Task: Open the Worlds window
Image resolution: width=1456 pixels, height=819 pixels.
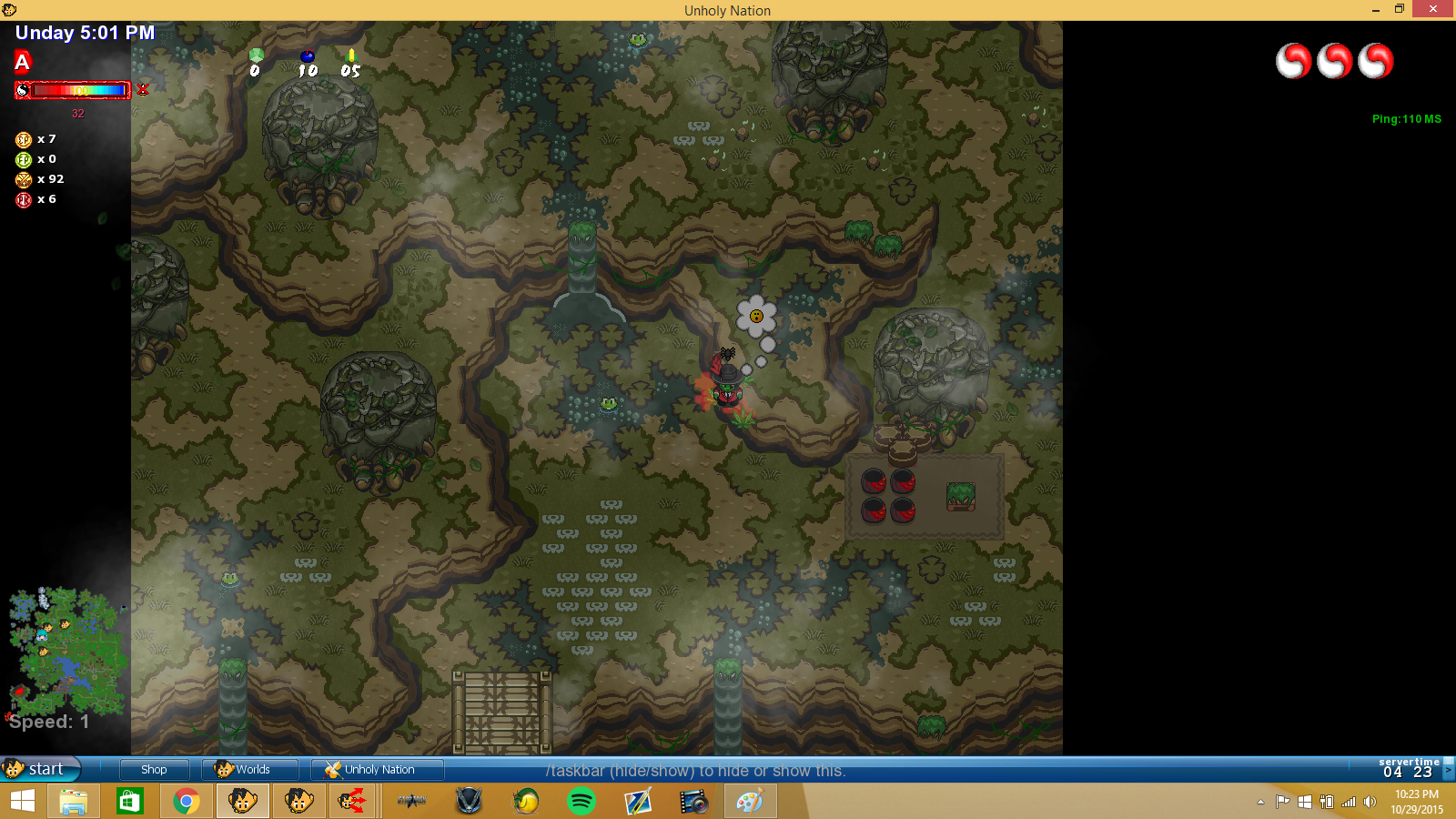Action: pos(249,769)
